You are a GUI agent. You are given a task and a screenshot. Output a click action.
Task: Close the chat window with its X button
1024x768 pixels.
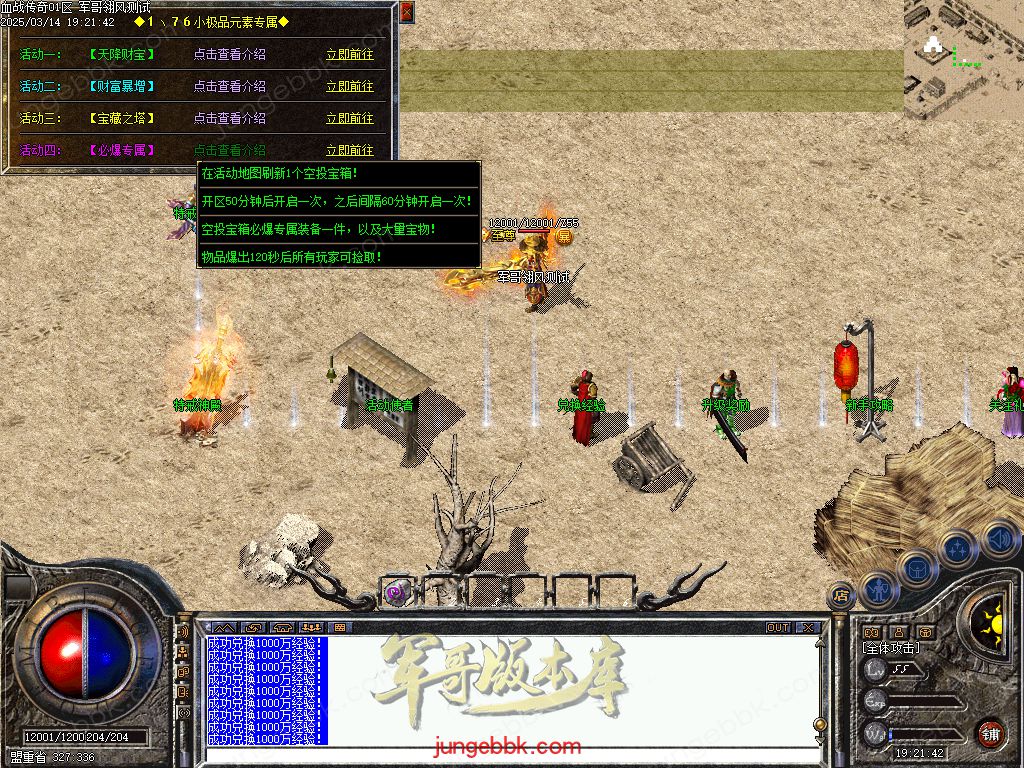click(x=807, y=628)
